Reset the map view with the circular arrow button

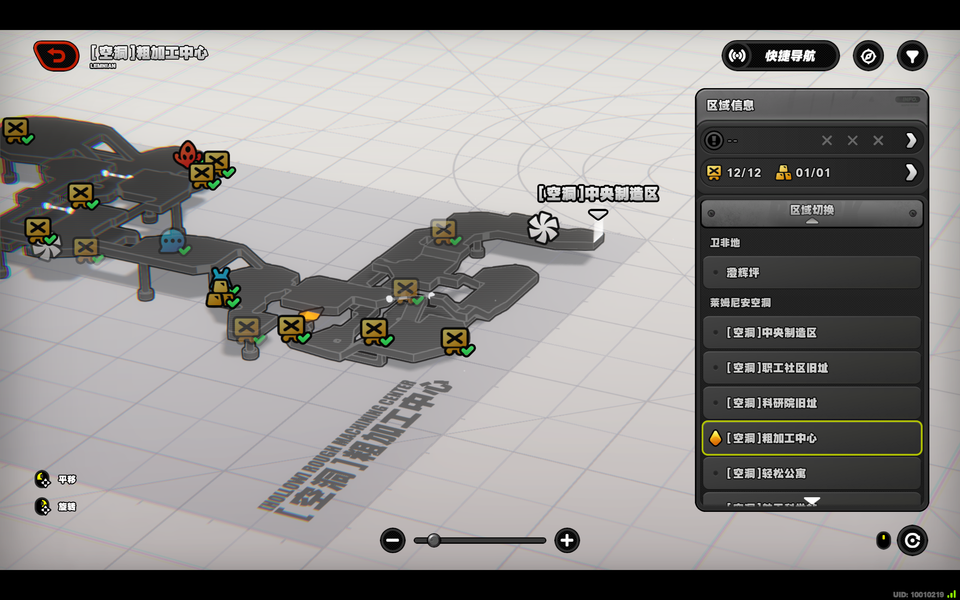912,541
